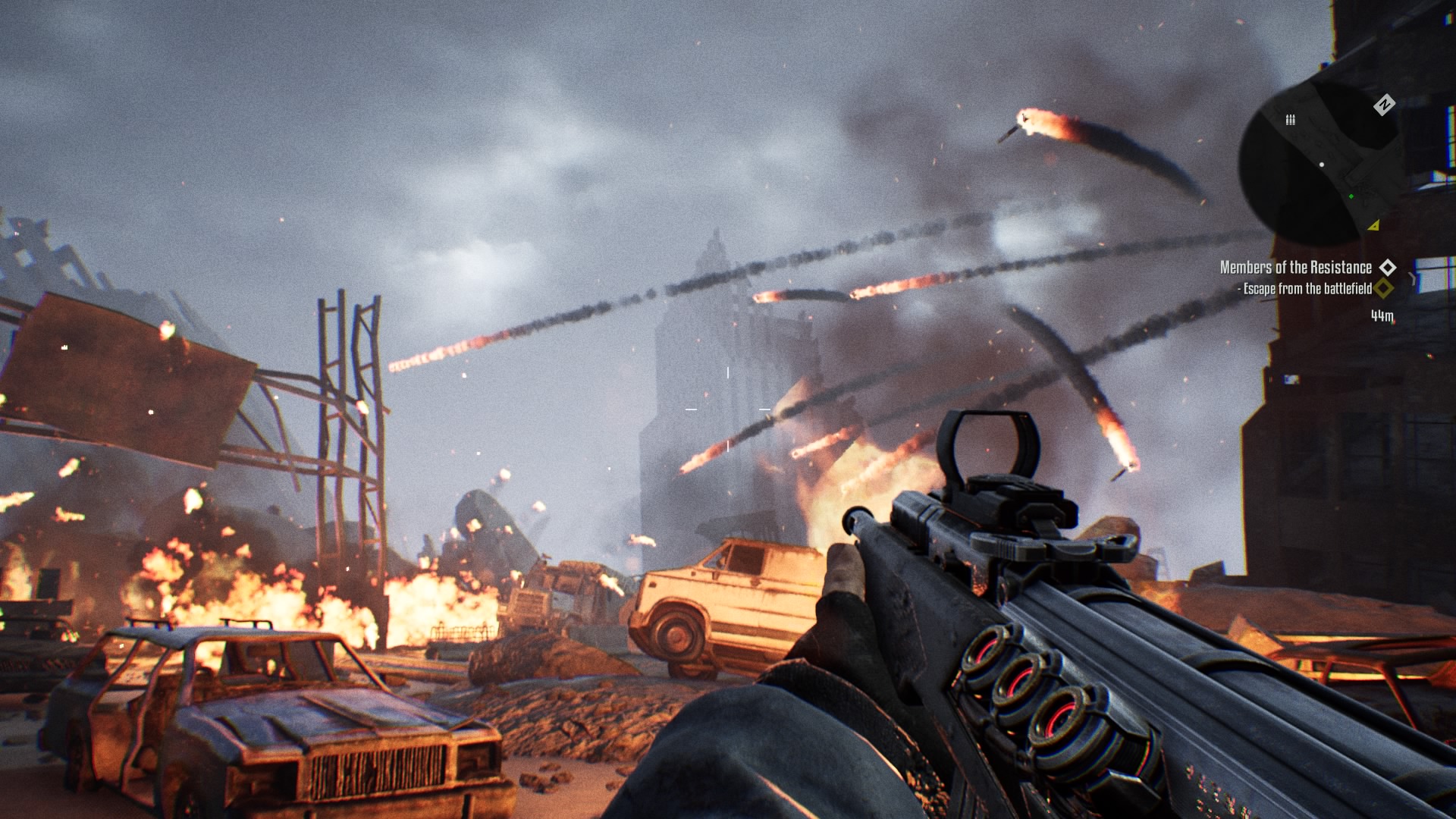Click the ammo marker on the minimap
Viewport: 1456px width, 819px height.
(x=1290, y=120)
